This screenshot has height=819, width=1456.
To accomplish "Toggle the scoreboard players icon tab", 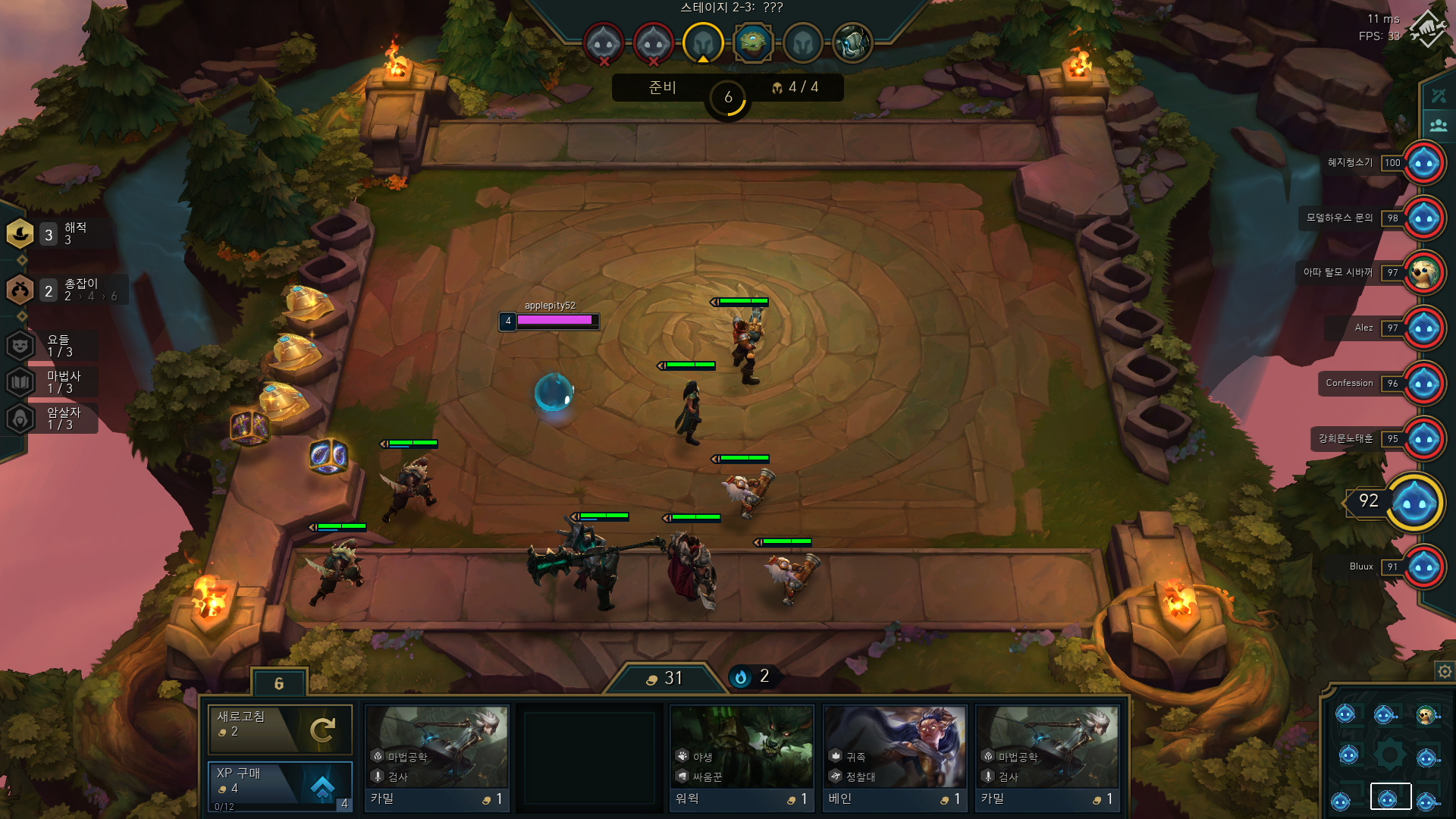I will (1438, 125).
